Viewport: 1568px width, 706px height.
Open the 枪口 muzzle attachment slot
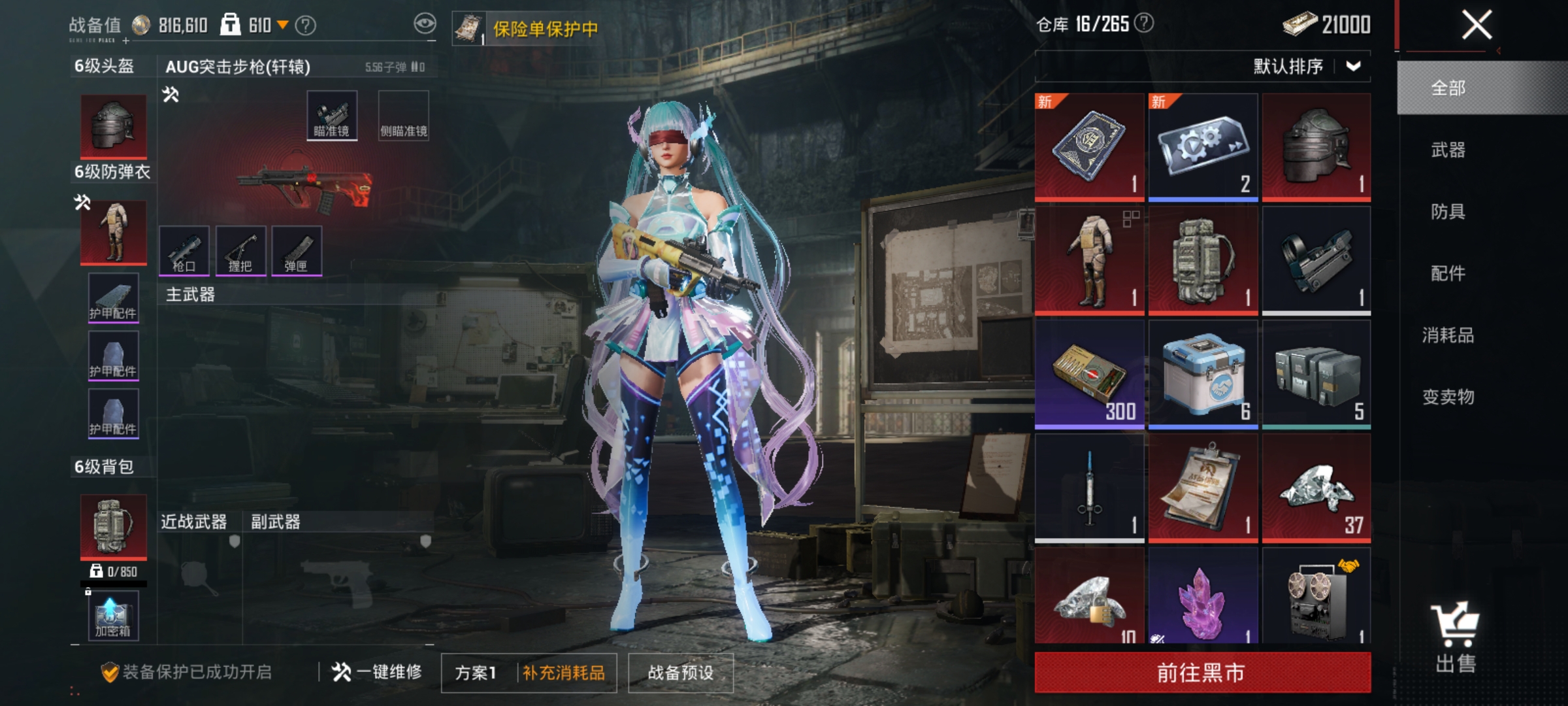184,251
